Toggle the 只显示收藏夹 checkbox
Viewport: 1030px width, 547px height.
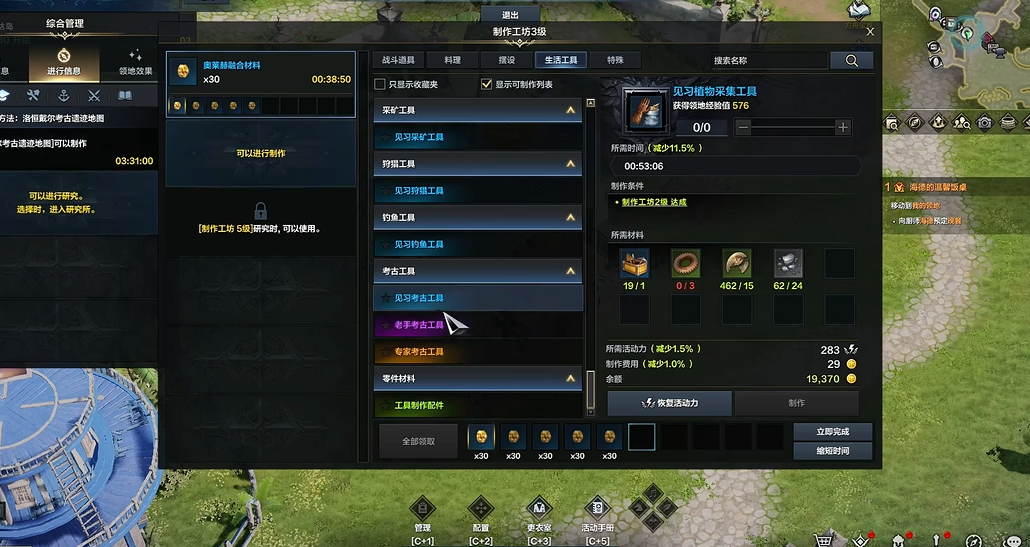click(x=380, y=85)
